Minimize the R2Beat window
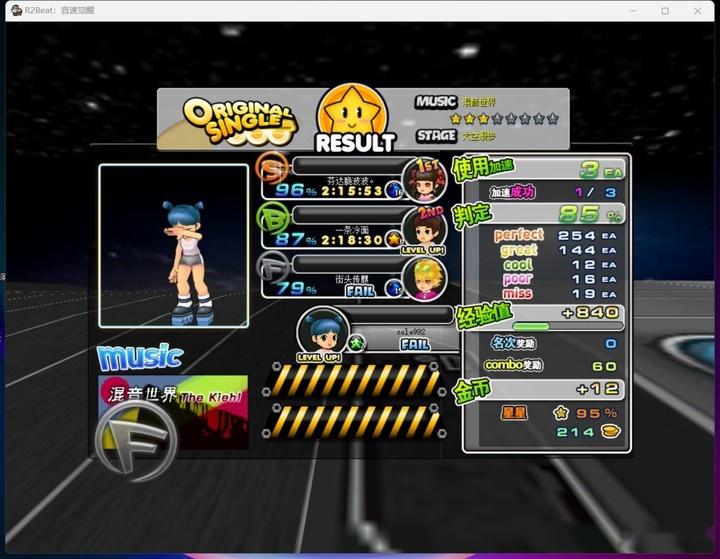 pos(631,10)
